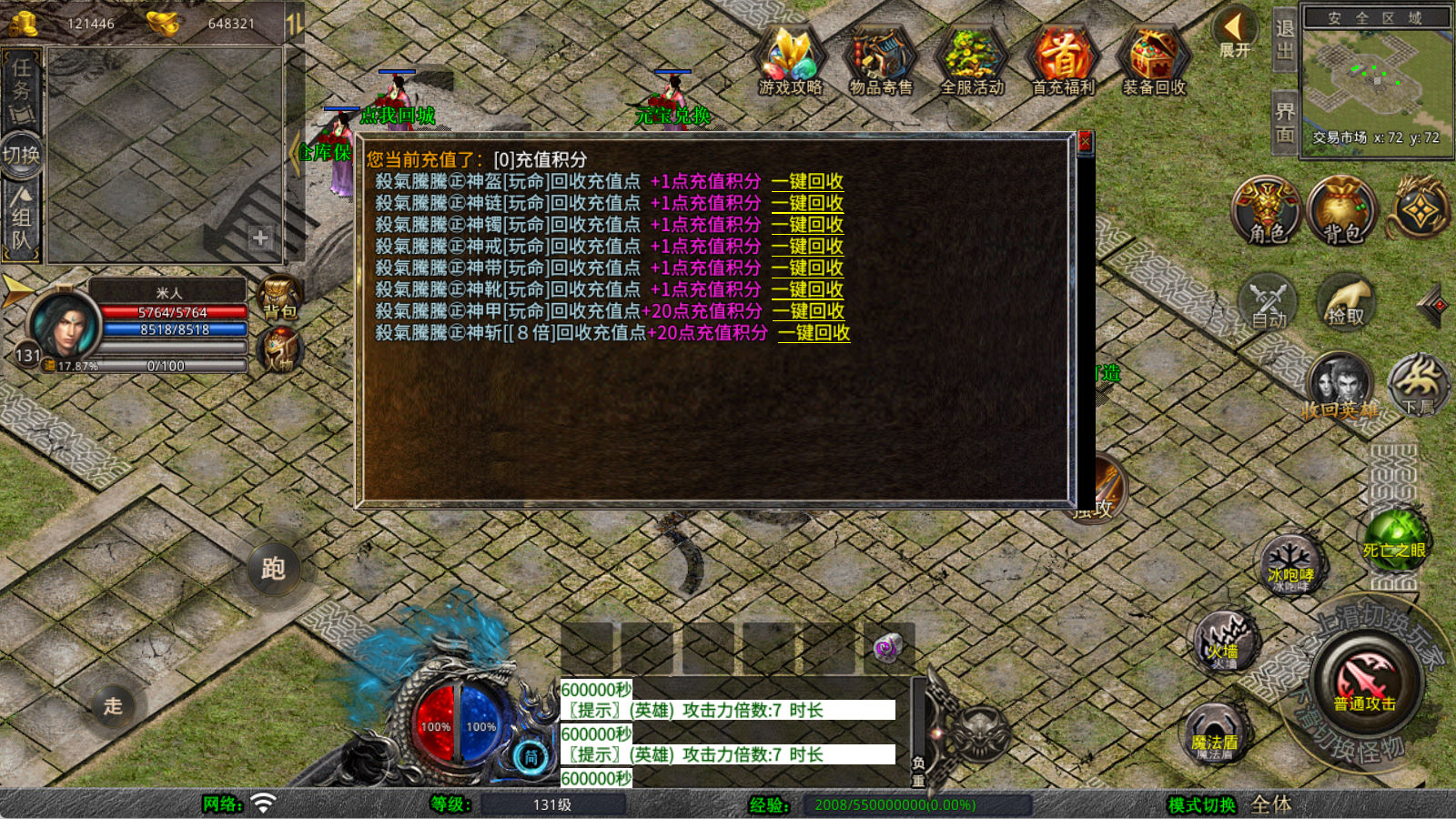Image resolution: width=1456 pixels, height=819 pixels.
Task: Open the 全服活动 server events menu
Action: pos(972,60)
